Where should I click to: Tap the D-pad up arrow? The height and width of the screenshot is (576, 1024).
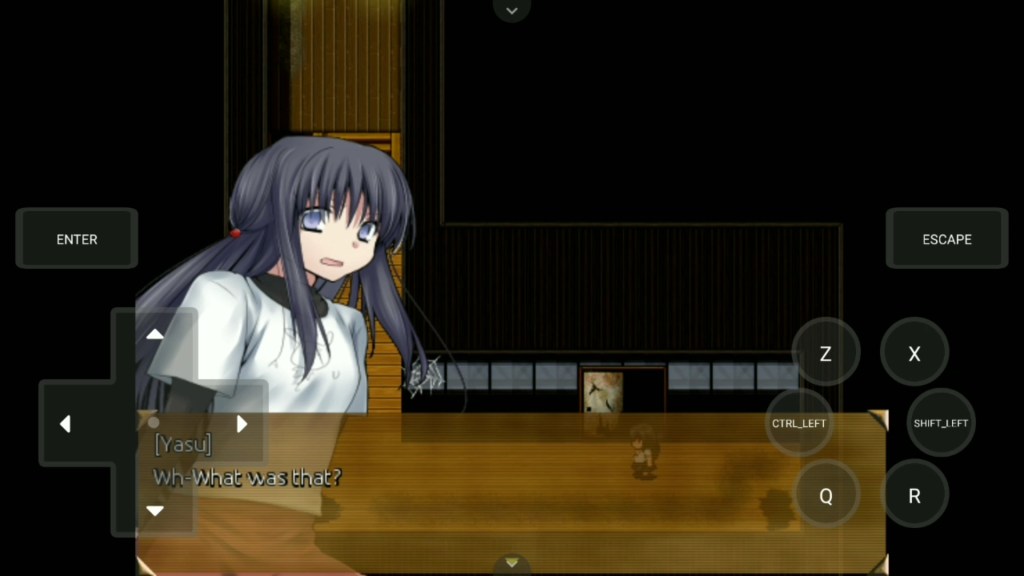click(155, 335)
